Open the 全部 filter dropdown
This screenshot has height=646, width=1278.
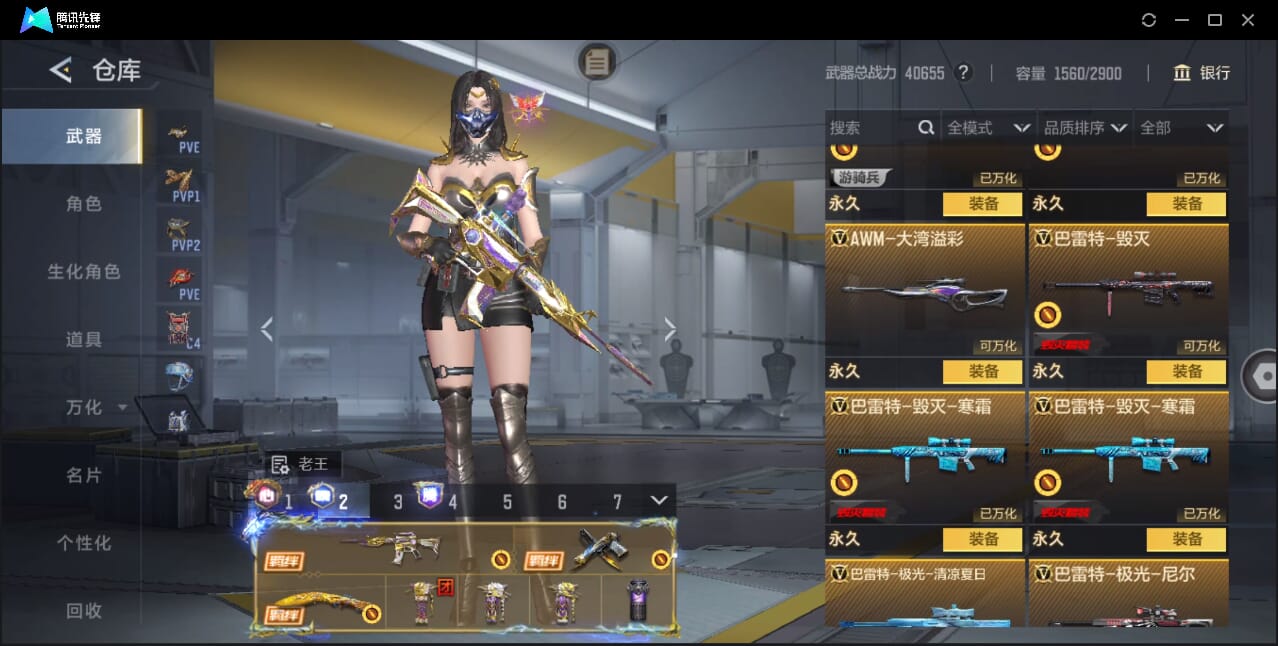click(x=1181, y=128)
